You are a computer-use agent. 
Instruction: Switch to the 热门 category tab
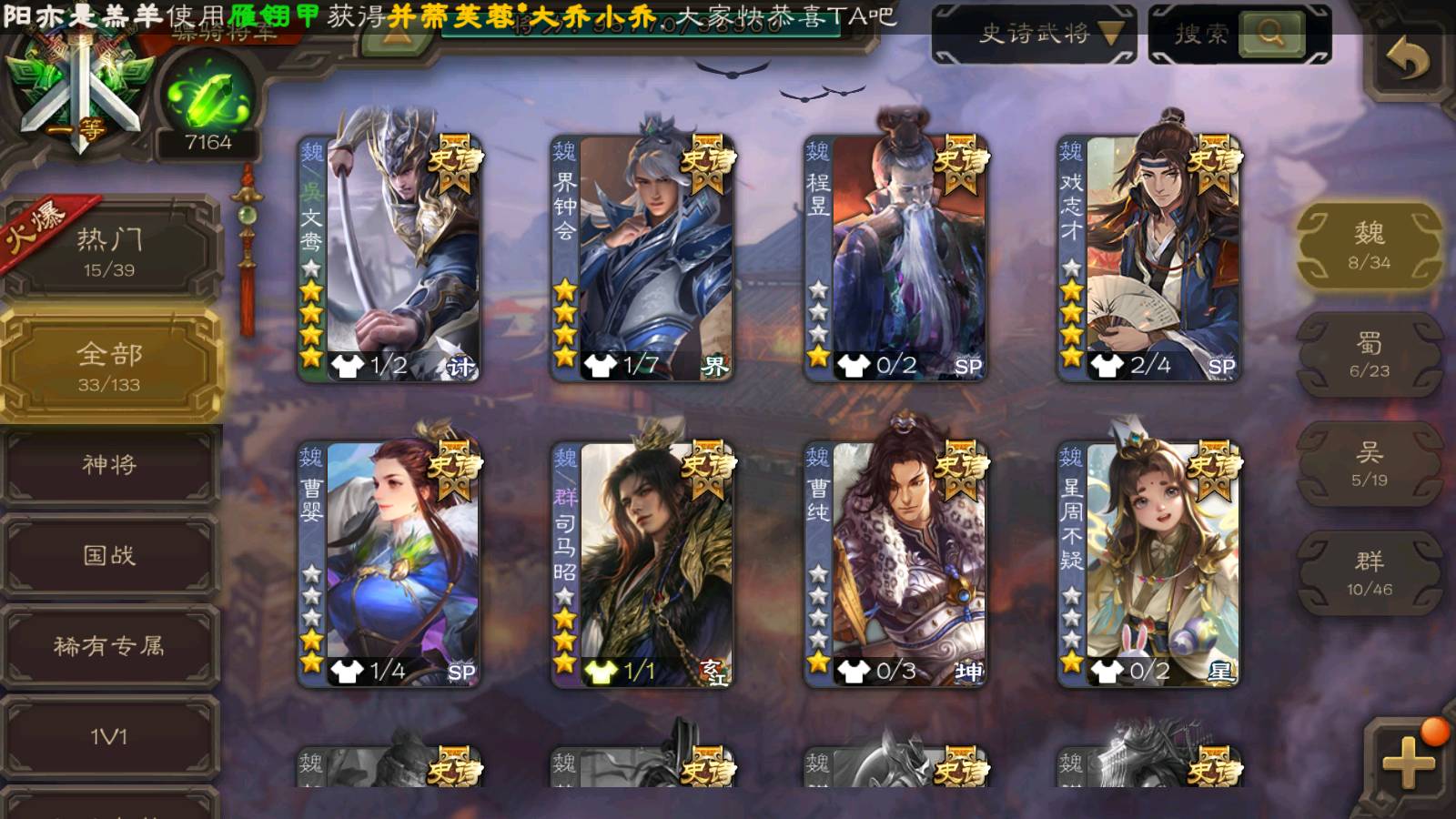pos(110,252)
